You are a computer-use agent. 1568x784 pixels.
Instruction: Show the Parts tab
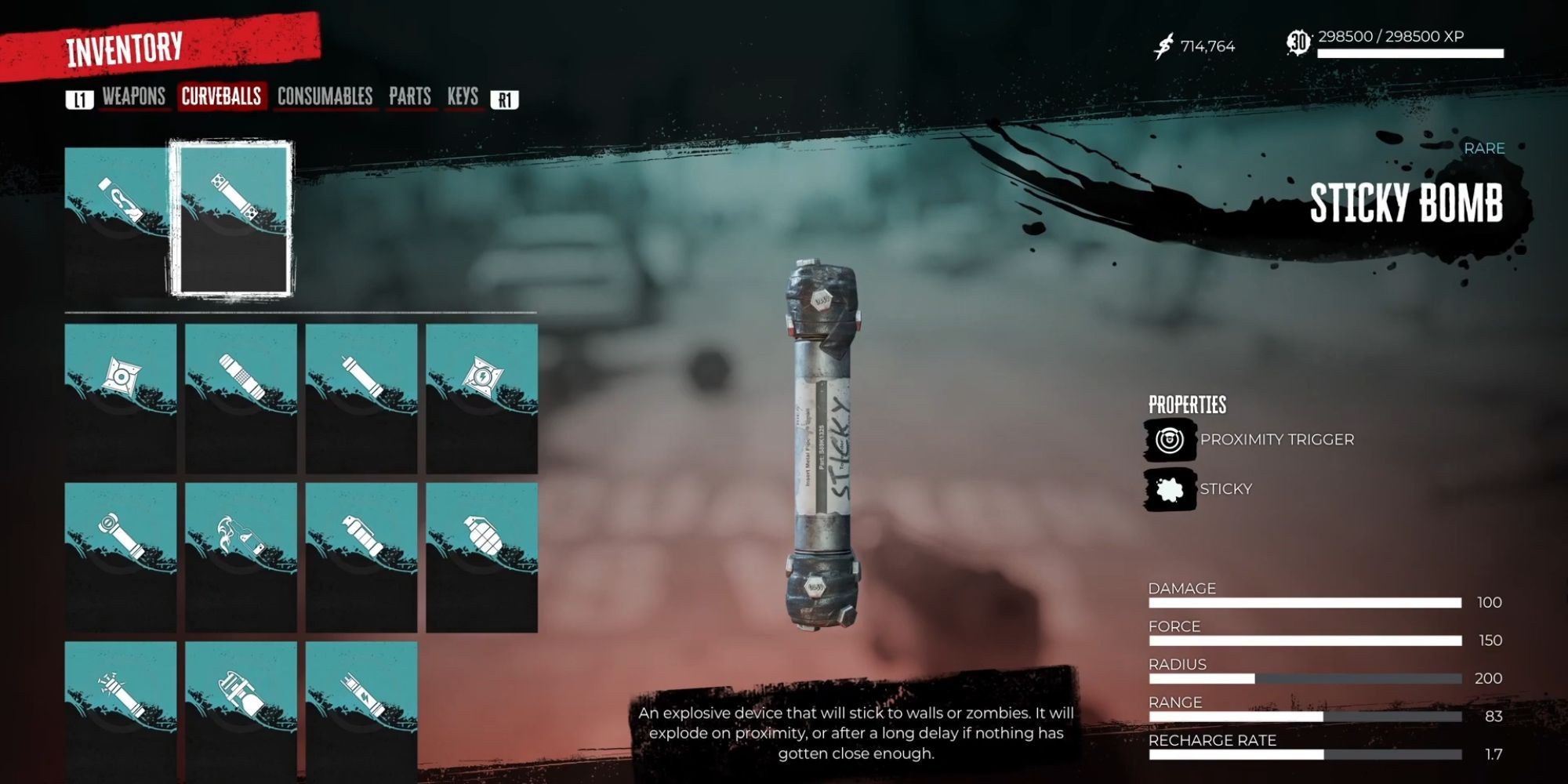[x=409, y=96]
